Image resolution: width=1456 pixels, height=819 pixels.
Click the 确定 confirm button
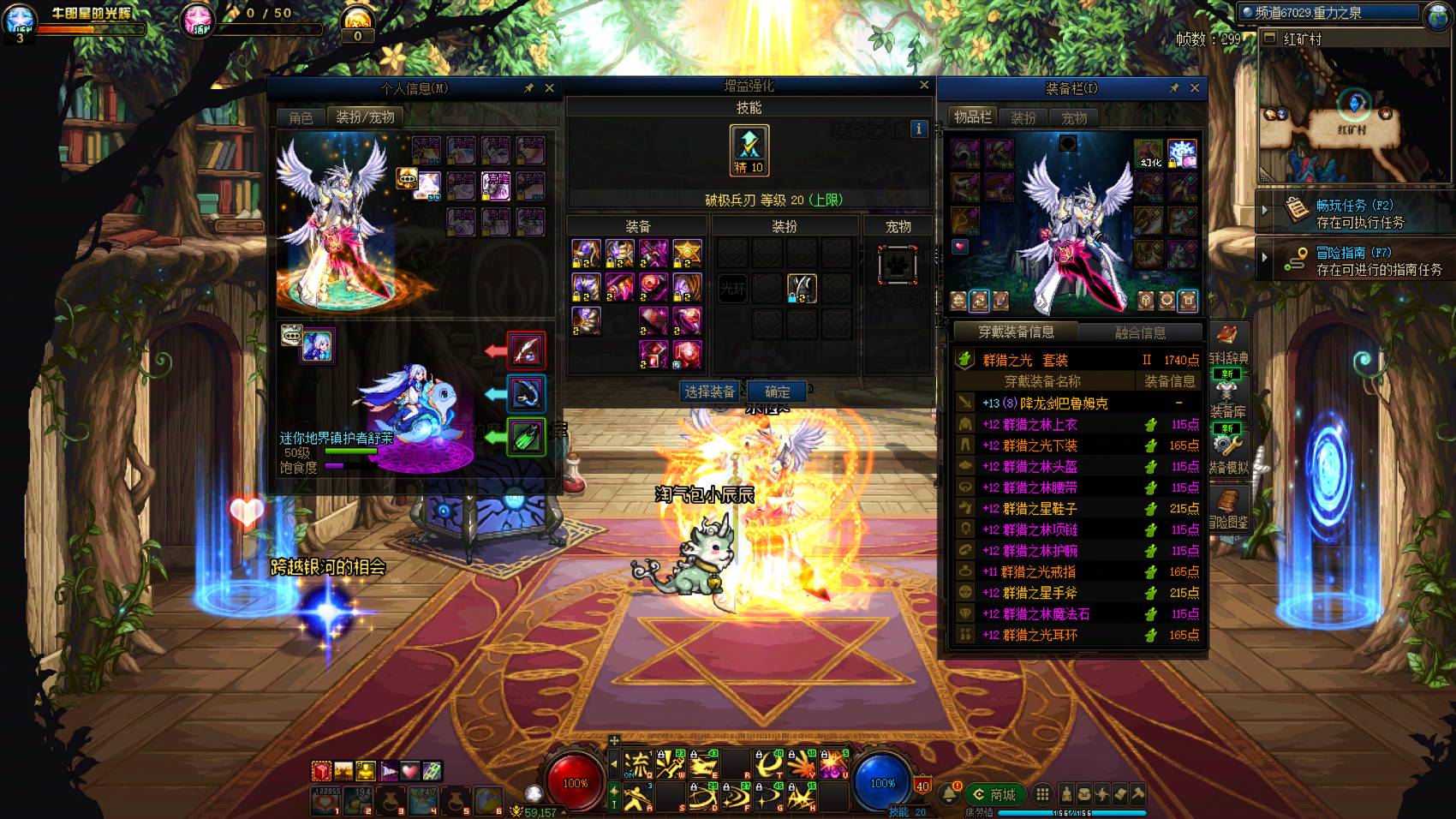point(777,392)
